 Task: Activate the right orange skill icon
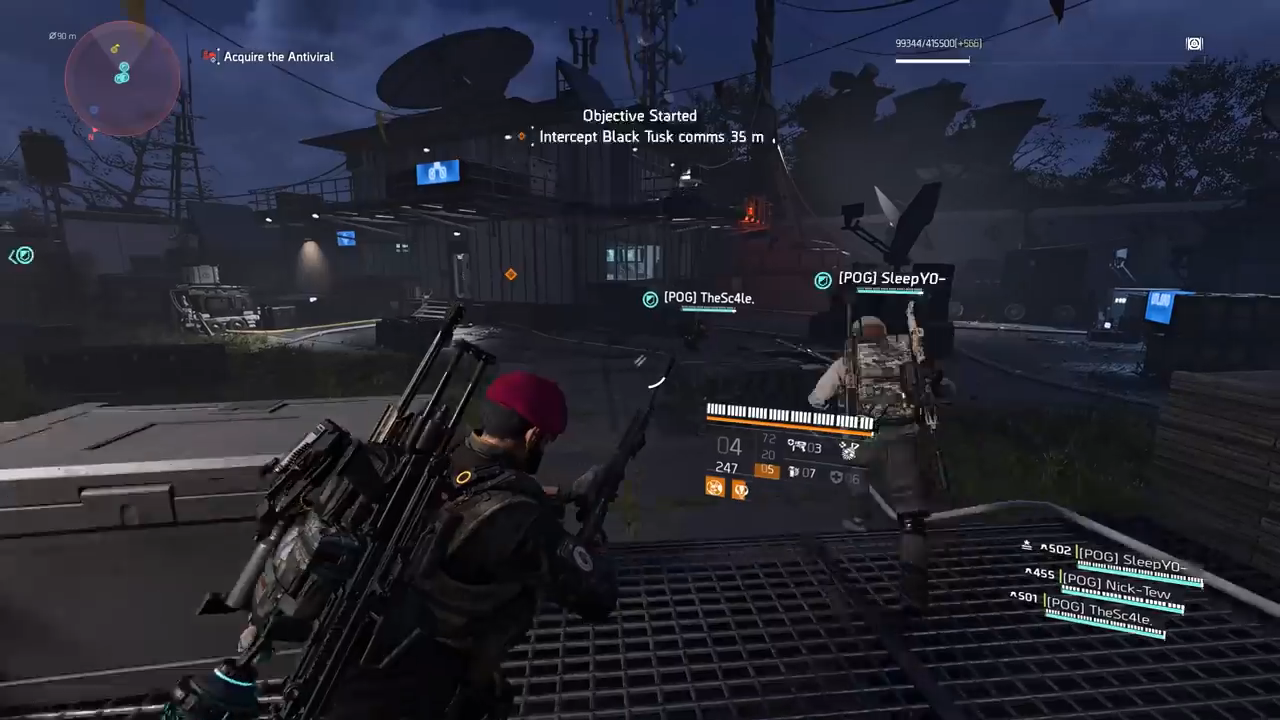[741, 489]
